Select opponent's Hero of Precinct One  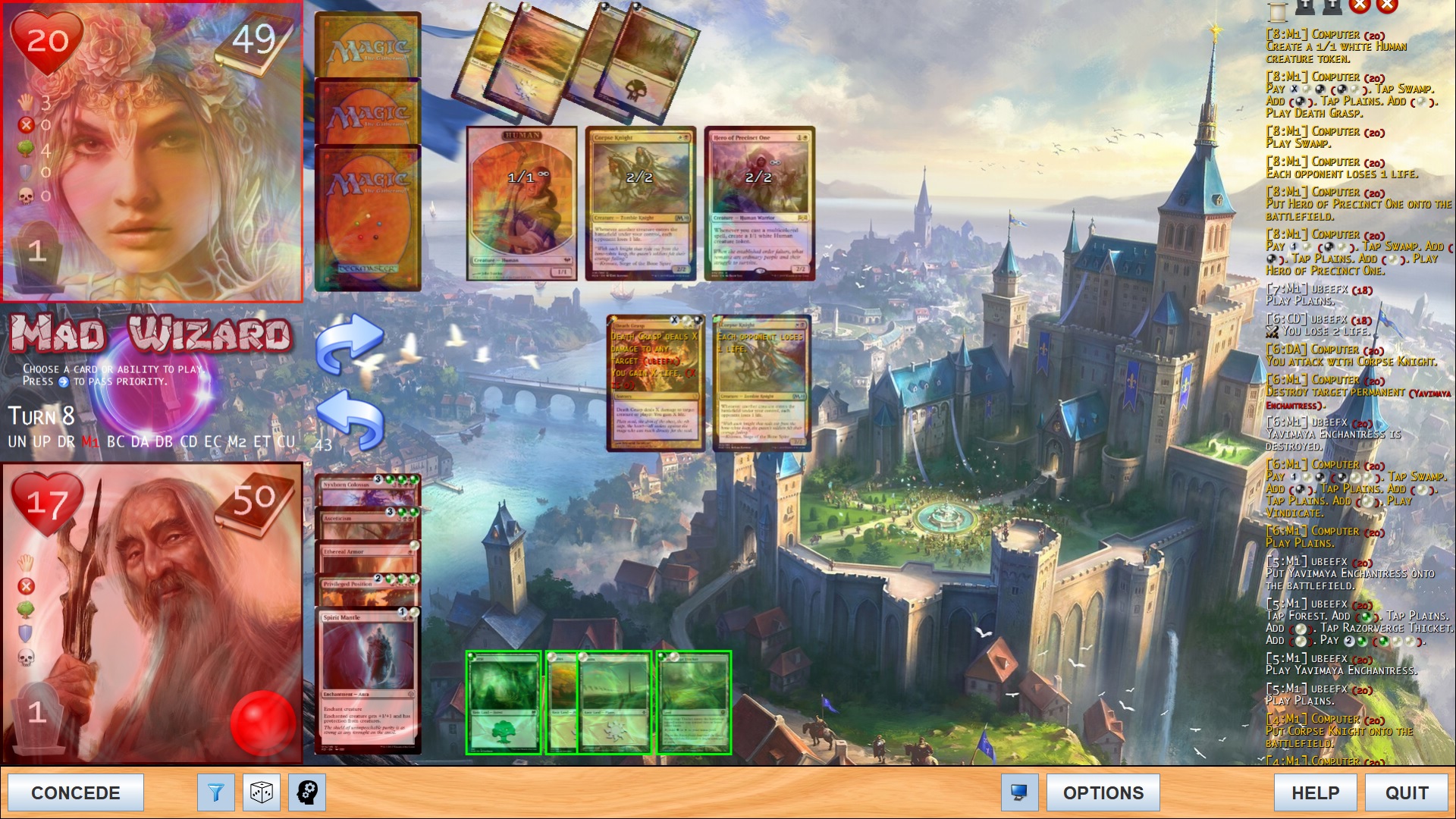tap(759, 203)
